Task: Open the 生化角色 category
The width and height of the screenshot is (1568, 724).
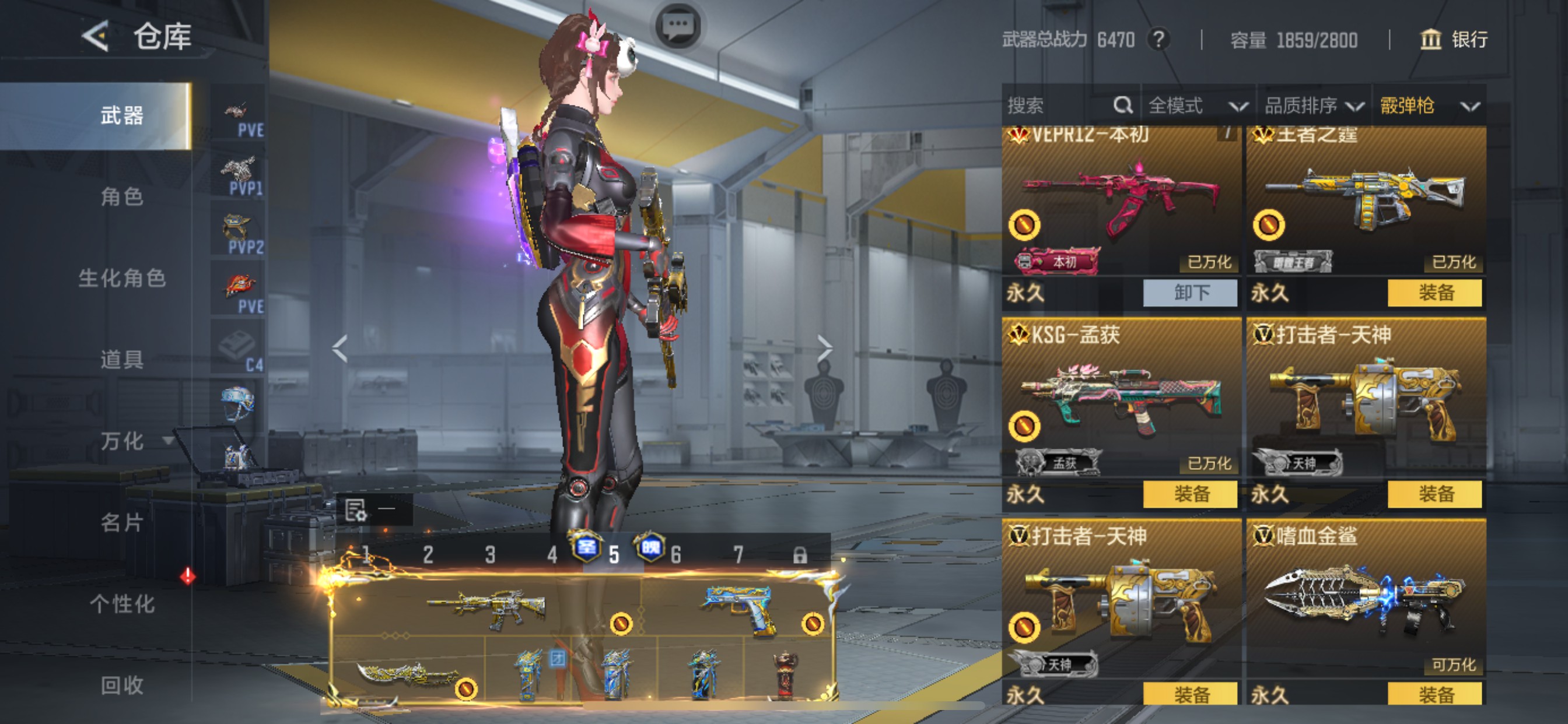Action: click(x=122, y=278)
